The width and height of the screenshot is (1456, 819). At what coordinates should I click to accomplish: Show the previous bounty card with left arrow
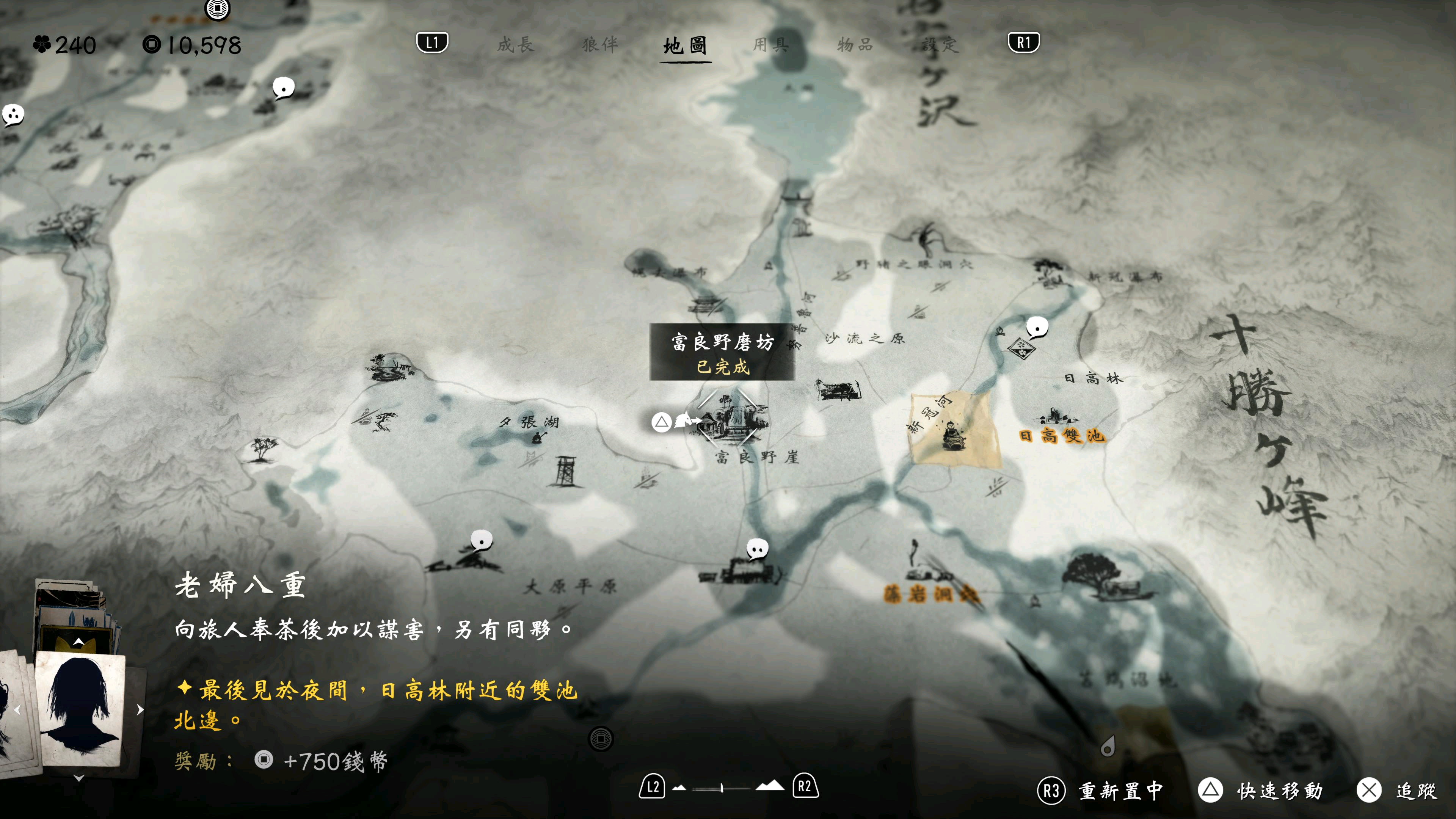point(17,709)
